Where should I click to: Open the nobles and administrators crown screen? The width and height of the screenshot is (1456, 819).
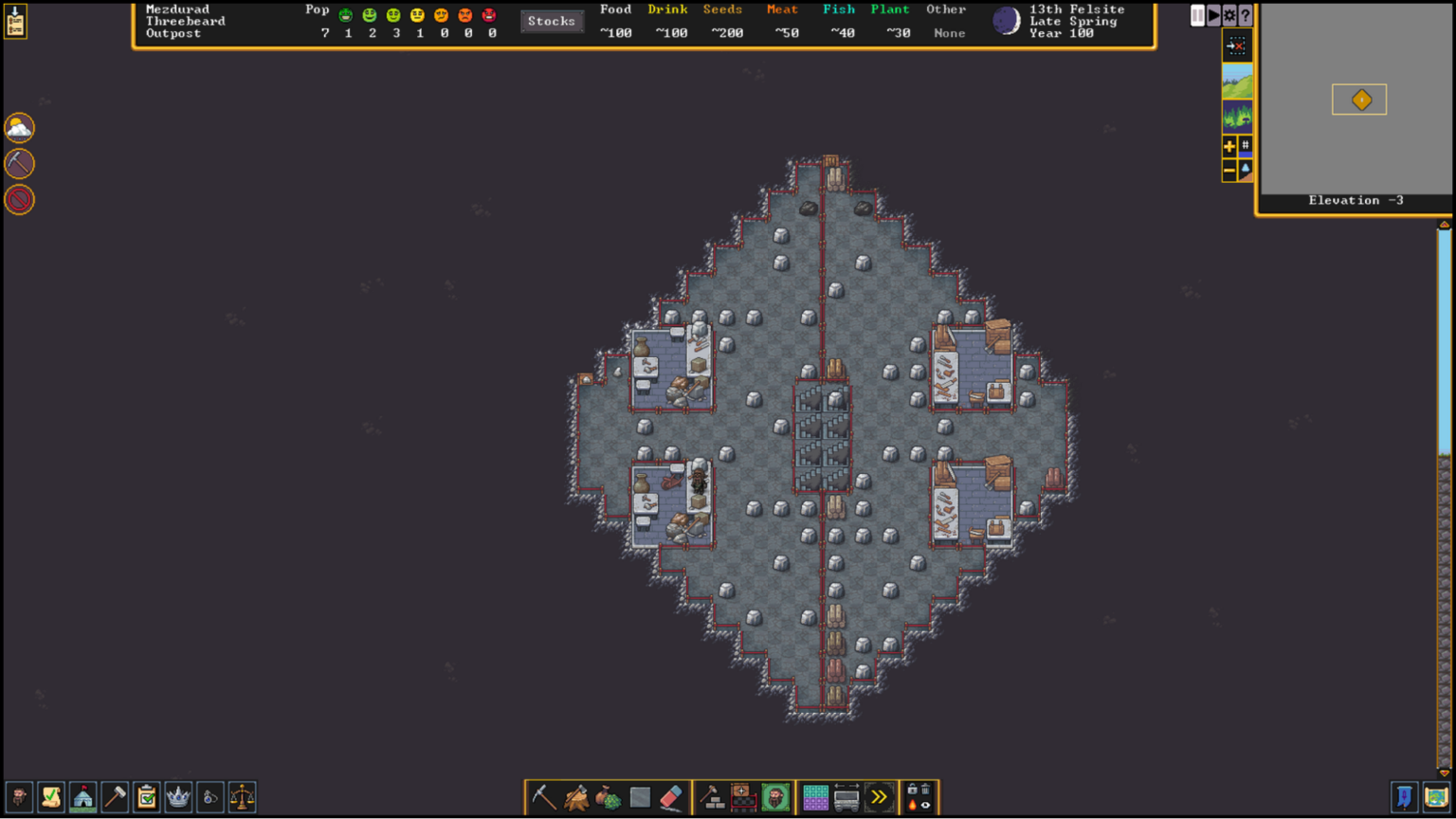(x=179, y=797)
